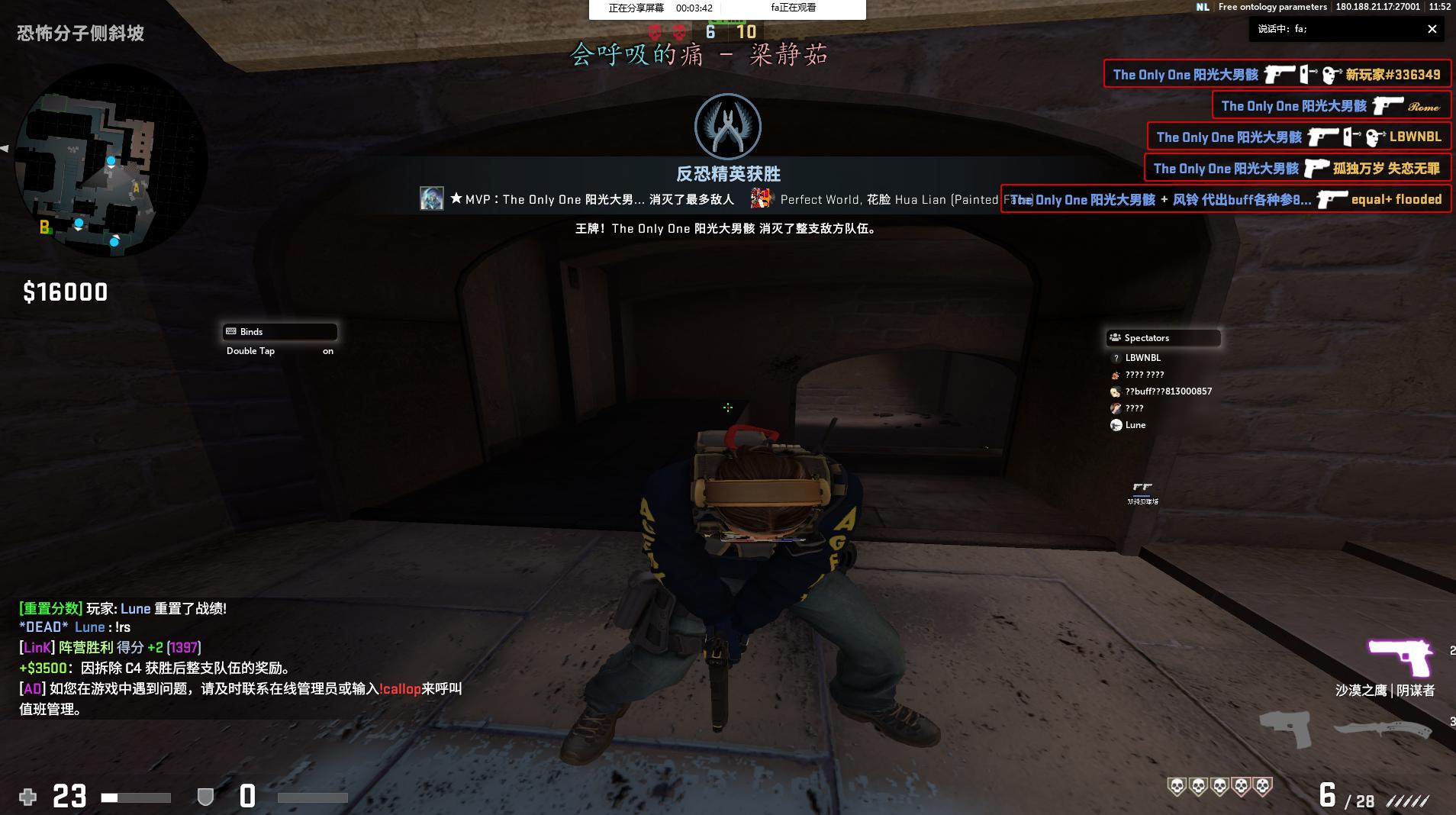Screen dimensions: 1456x815
Task: Close the voice speaker overlay
Action: tap(1432, 29)
